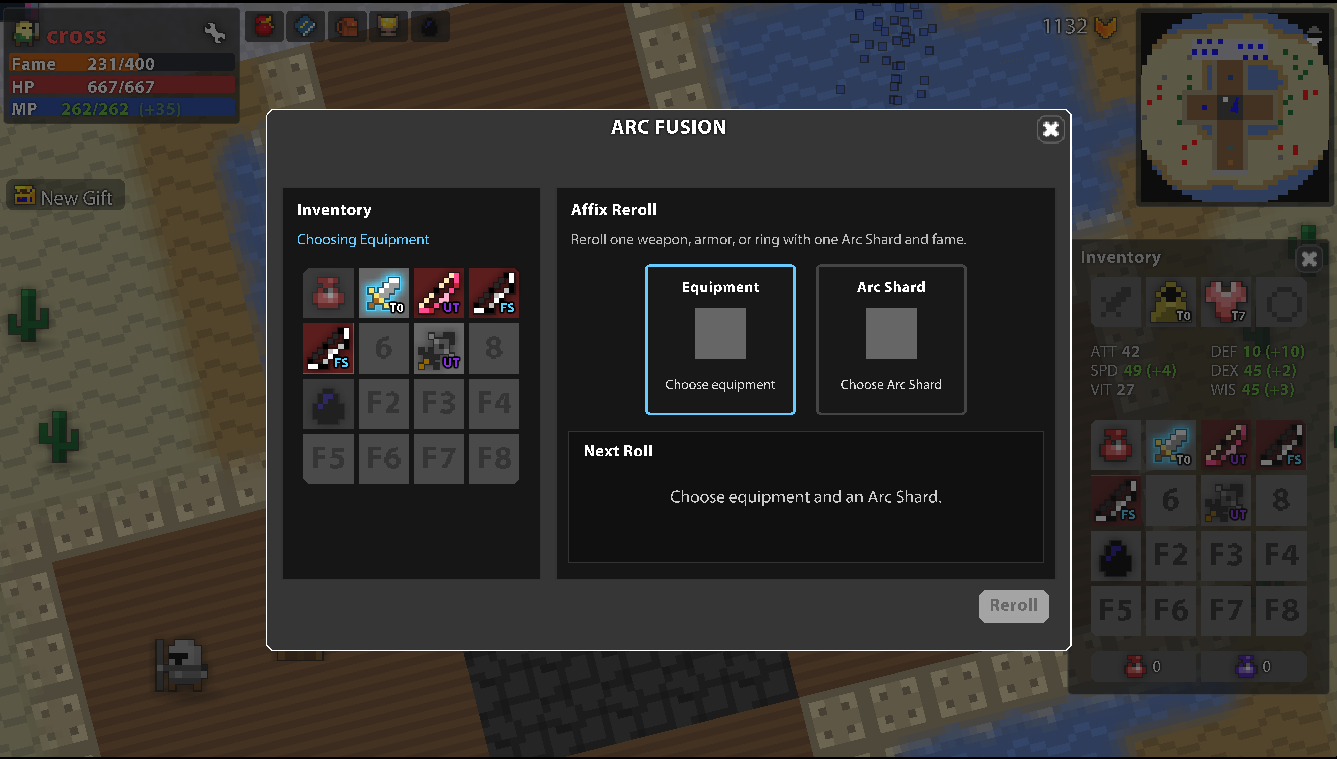Click the dark Arc Shard item in slot F1
The image size is (1337, 759).
(328, 403)
